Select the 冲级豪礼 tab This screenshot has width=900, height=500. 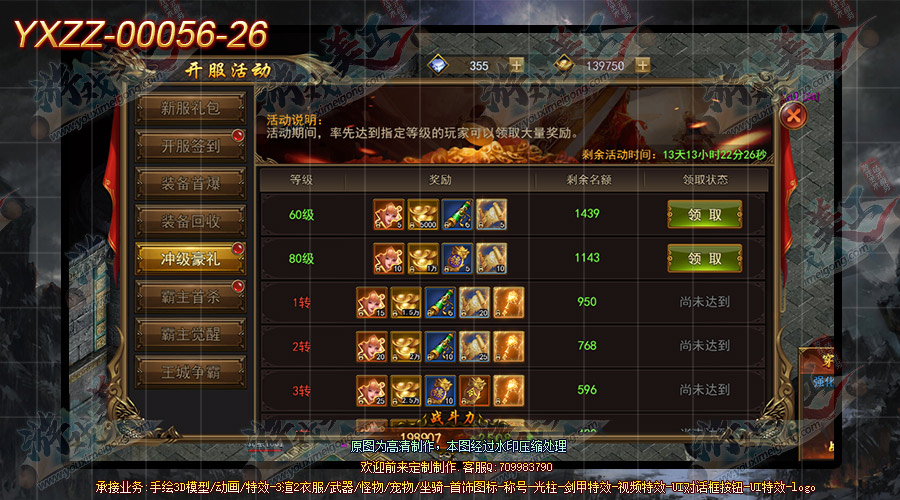pos(190,258)
